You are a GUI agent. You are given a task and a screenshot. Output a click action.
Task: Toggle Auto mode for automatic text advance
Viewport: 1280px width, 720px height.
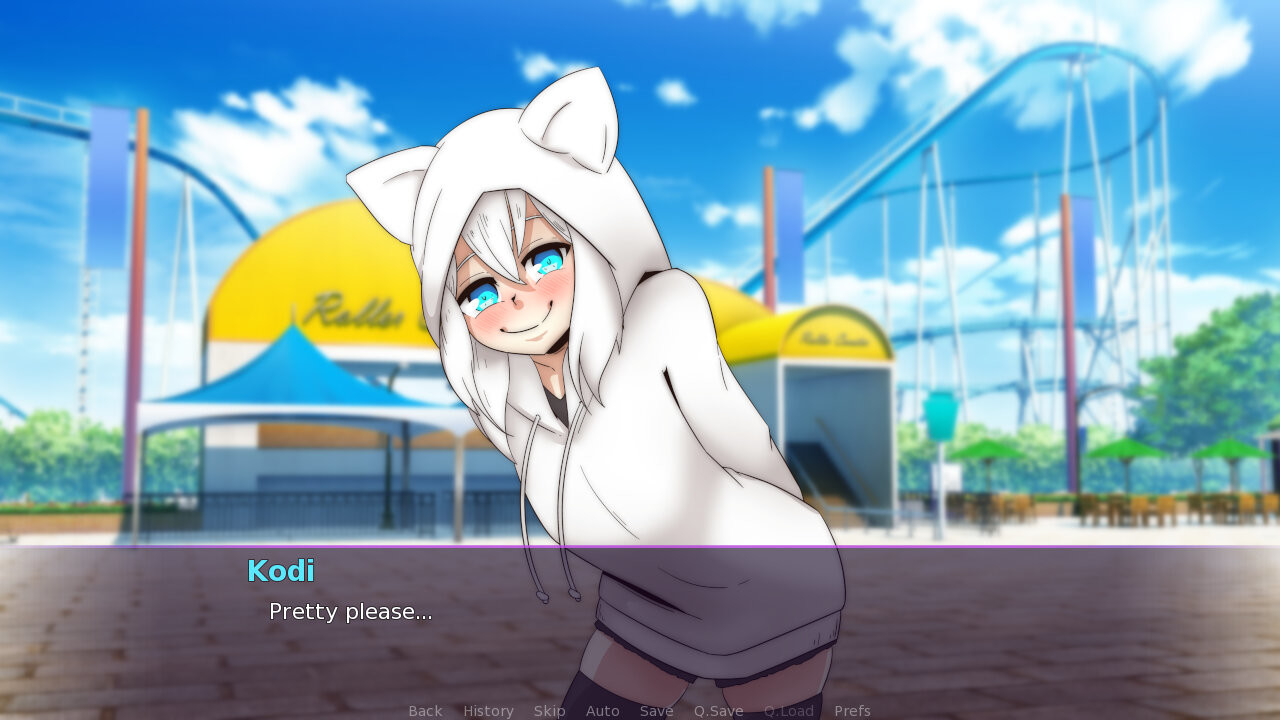[x=603, y=711]
